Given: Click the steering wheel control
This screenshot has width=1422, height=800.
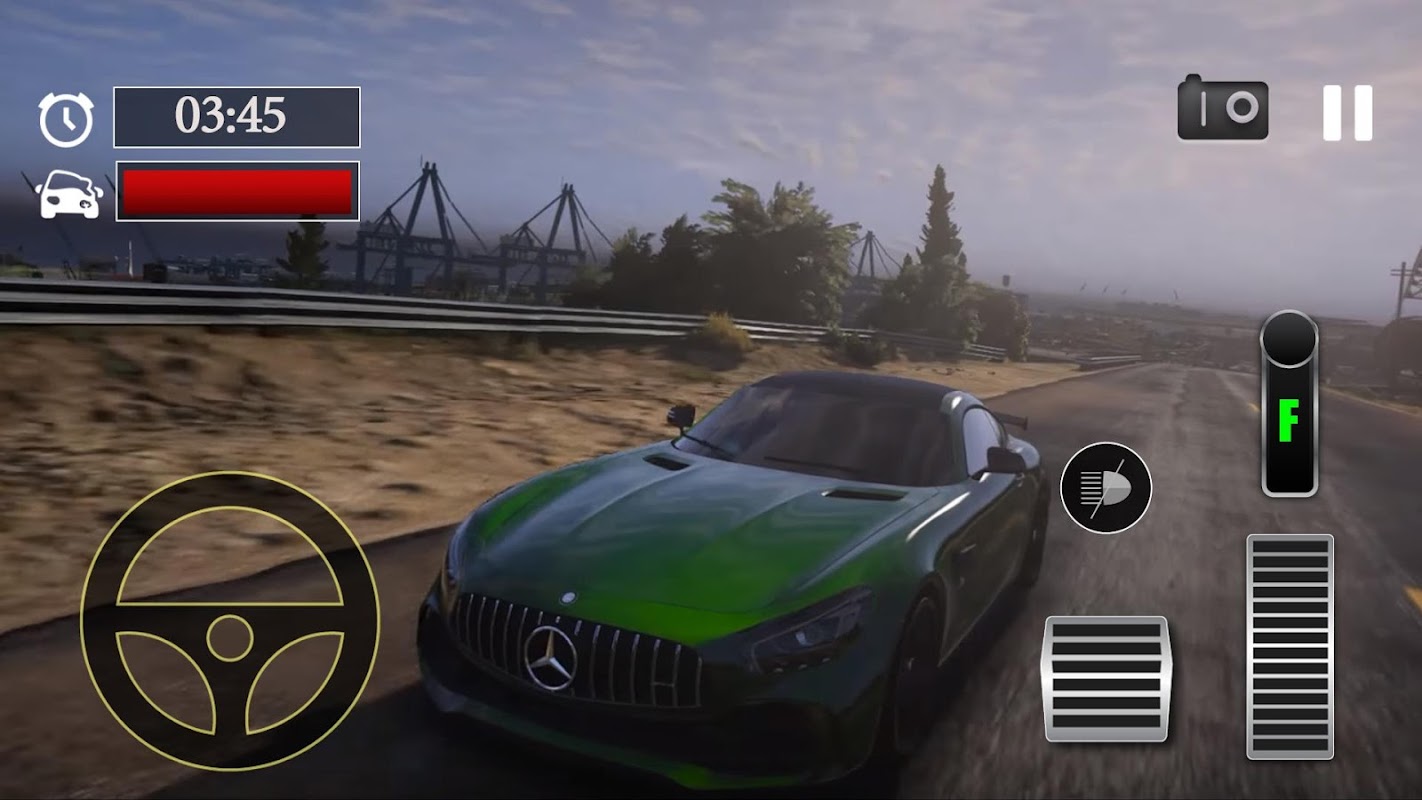Looking at the screenshot, I should (x=230, y=621).
